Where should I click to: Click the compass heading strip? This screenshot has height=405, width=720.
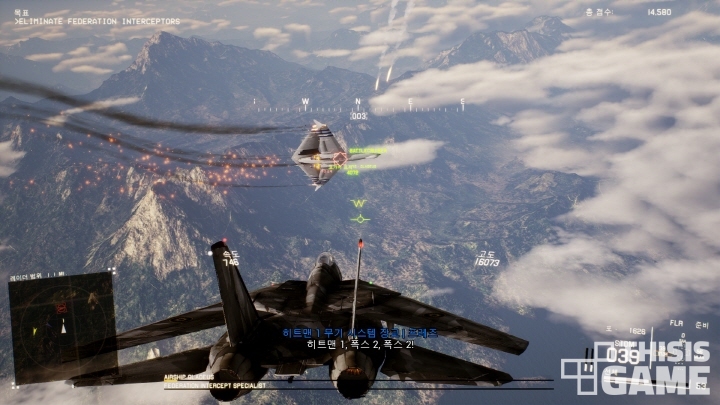[x=358, y=102]
